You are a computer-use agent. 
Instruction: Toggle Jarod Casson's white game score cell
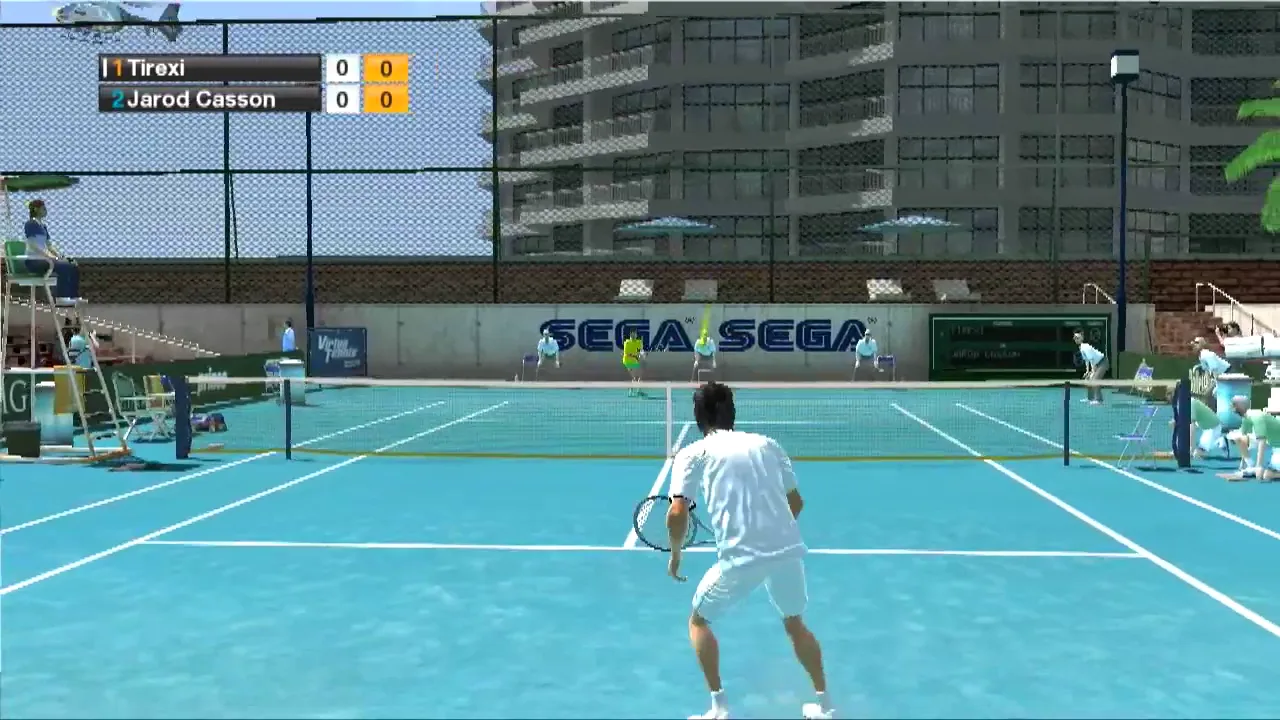(341, 99)
